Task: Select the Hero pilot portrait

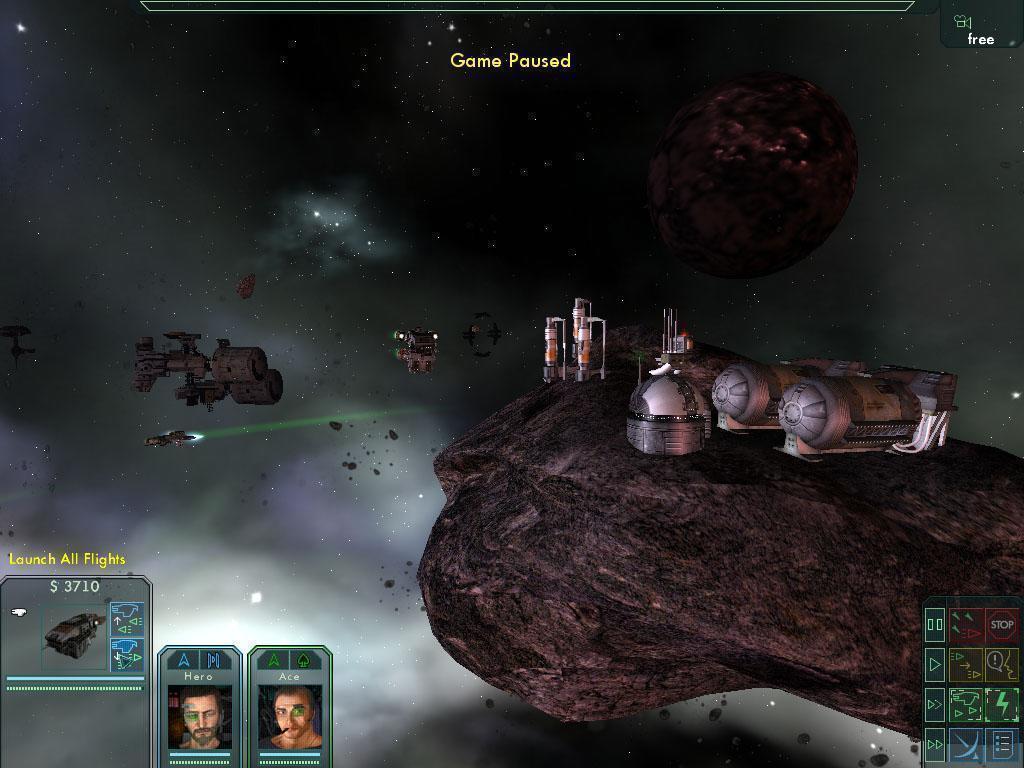Action: pos(199,717)
